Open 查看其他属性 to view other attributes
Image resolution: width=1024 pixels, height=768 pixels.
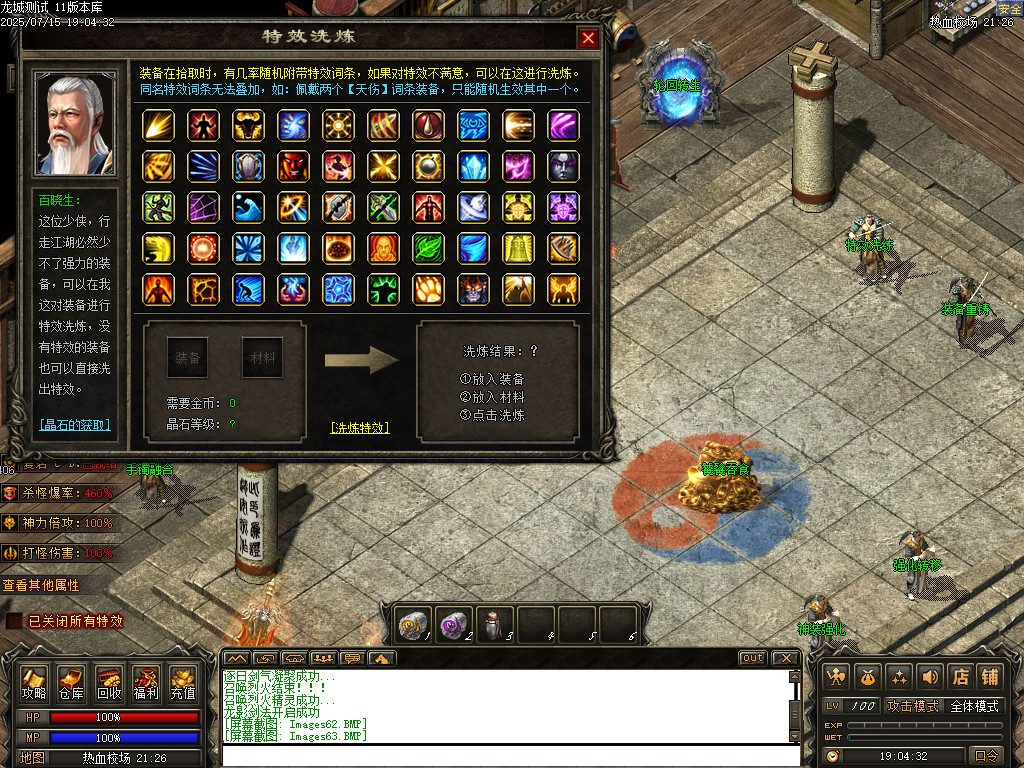(41, 585)
